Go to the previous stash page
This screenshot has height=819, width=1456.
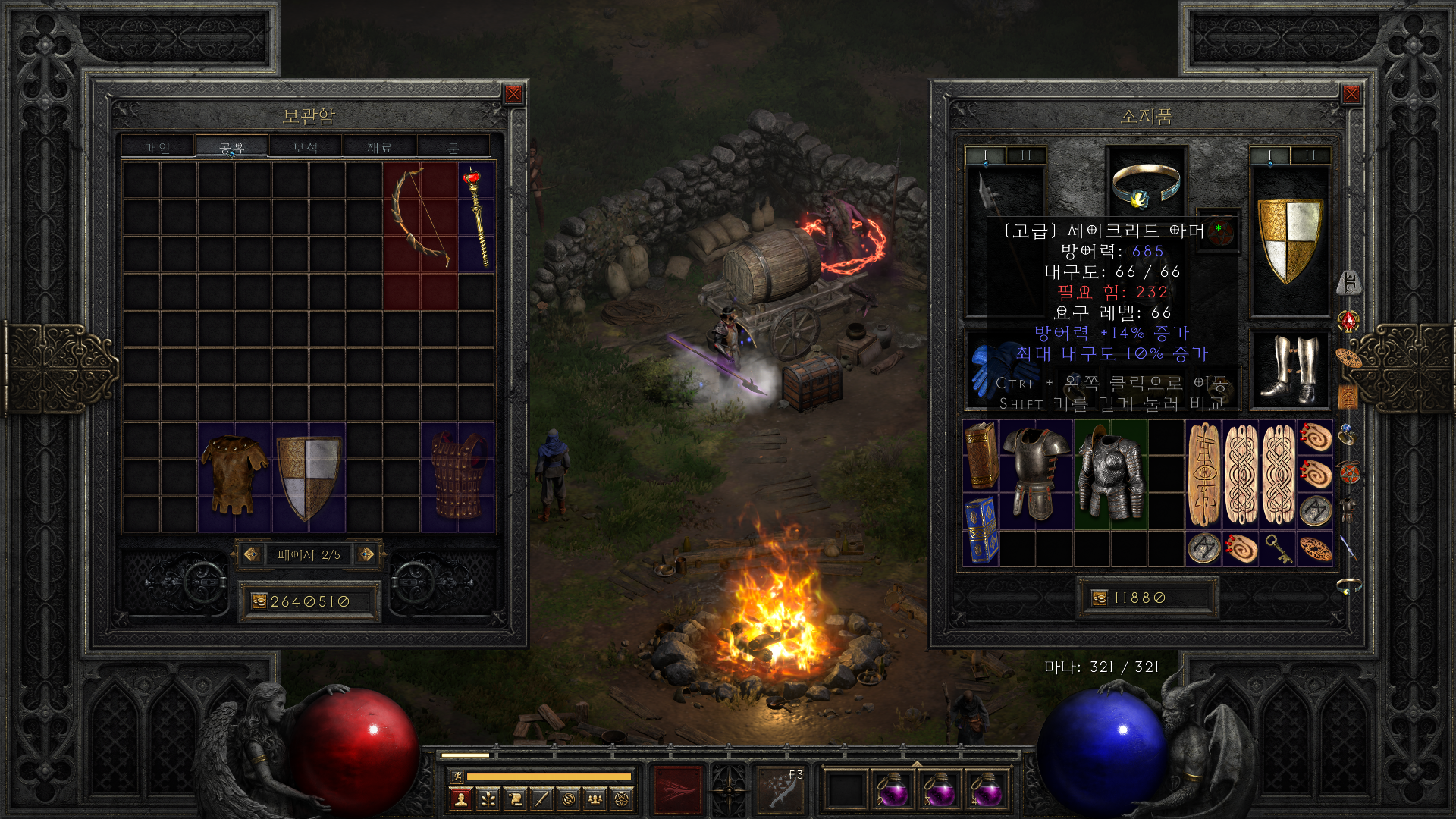(x=252, y=554)
